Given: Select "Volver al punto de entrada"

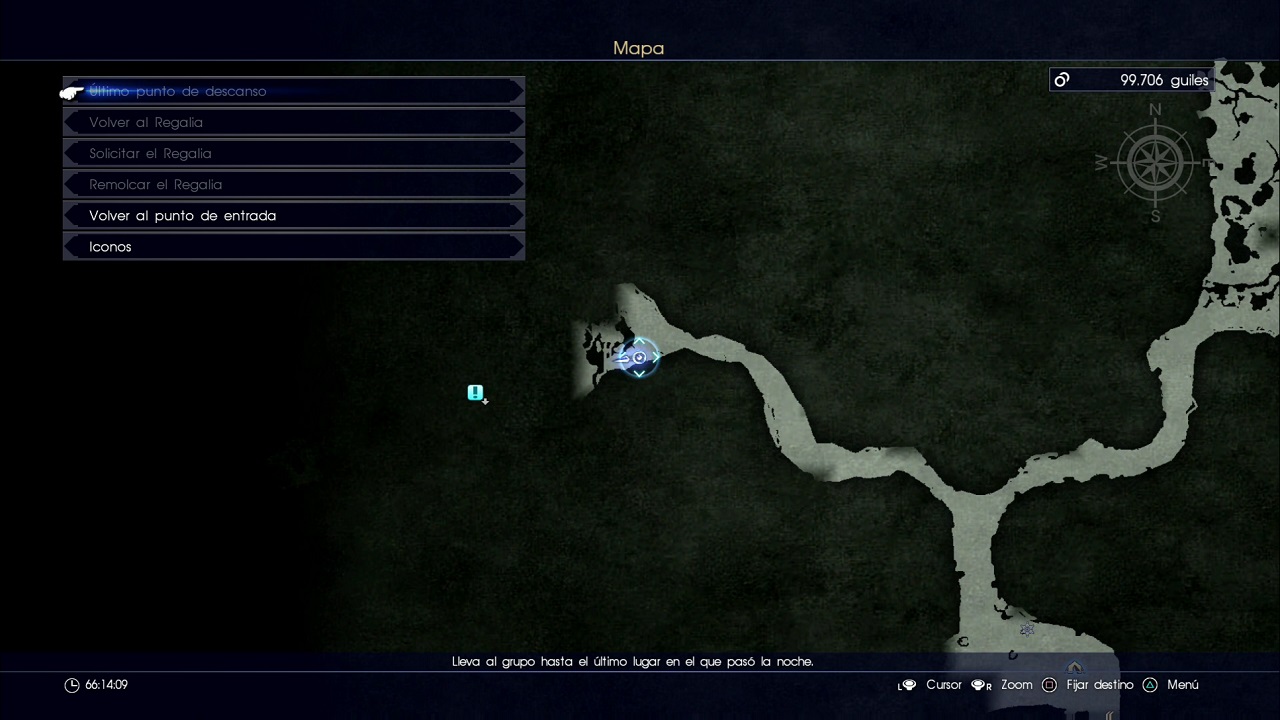Looking at the screenshot, I should pos(293,215).
